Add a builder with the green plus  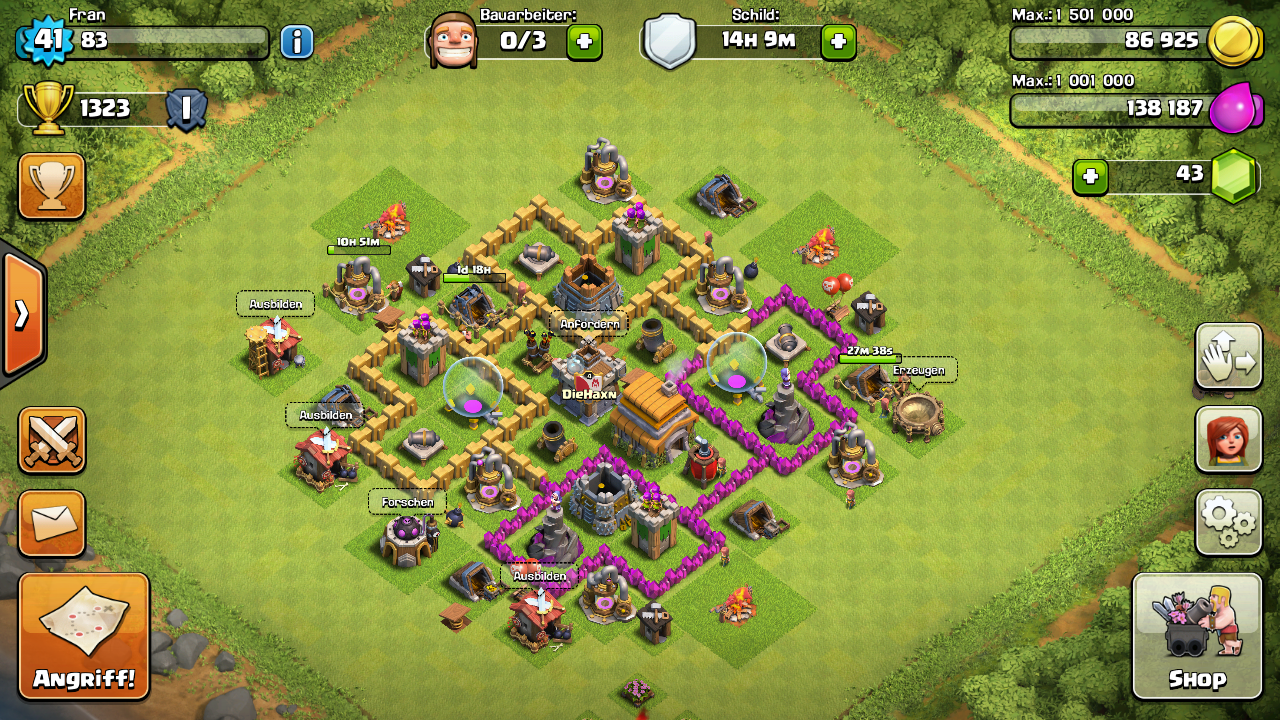coord(584,42)
